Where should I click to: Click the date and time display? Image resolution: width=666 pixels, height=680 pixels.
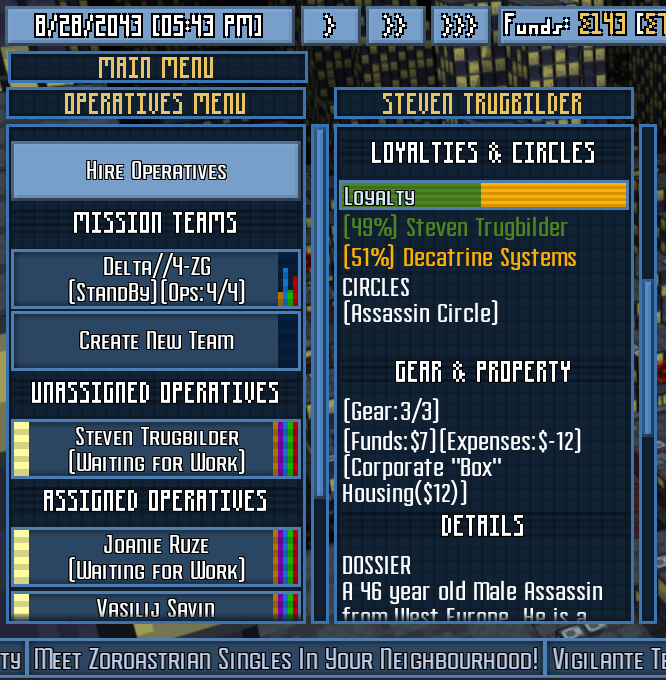coord(150,26)
